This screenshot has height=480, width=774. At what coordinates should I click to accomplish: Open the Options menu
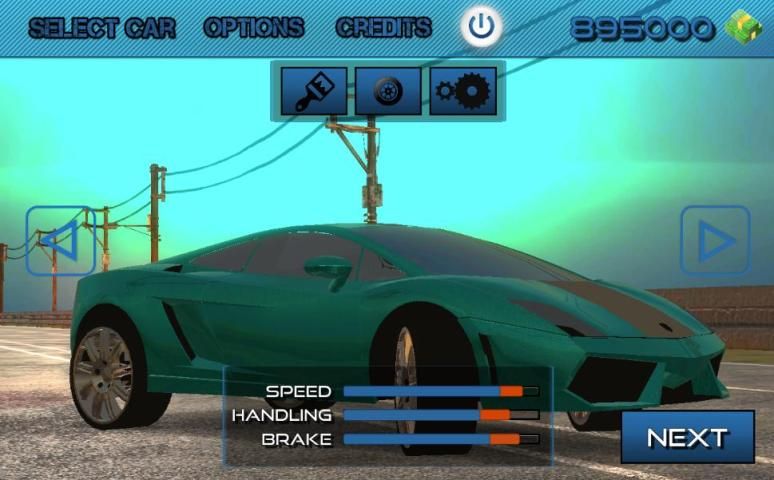[x=254, y=28]
